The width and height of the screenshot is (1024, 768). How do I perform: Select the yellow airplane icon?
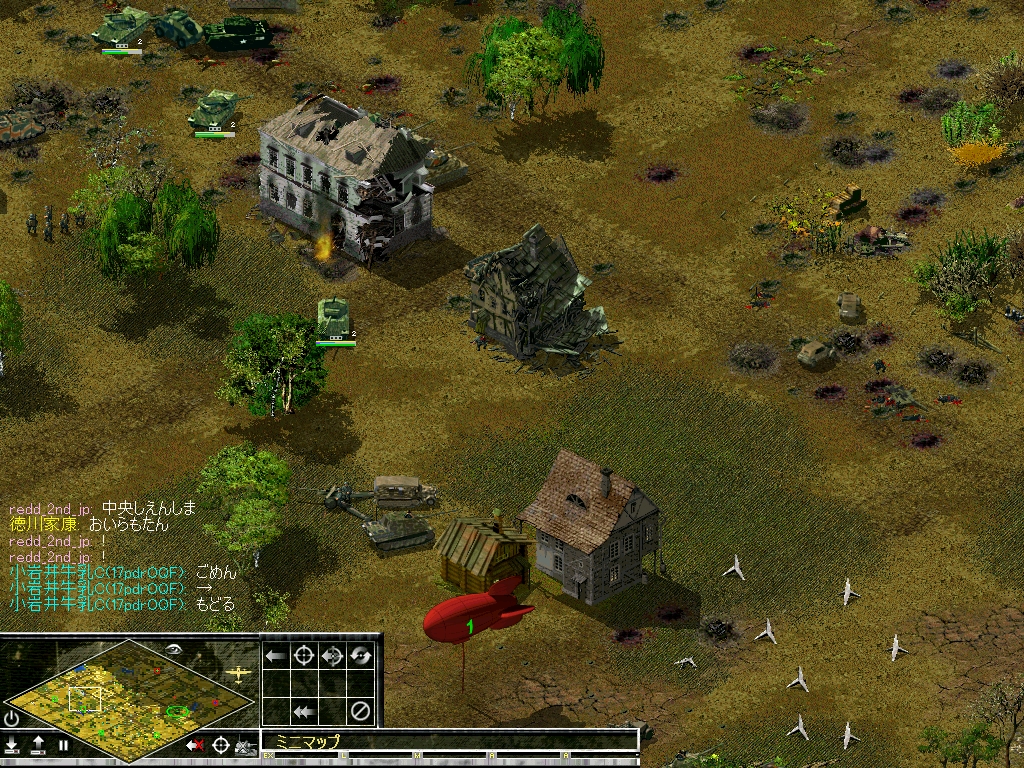(238, 673)
